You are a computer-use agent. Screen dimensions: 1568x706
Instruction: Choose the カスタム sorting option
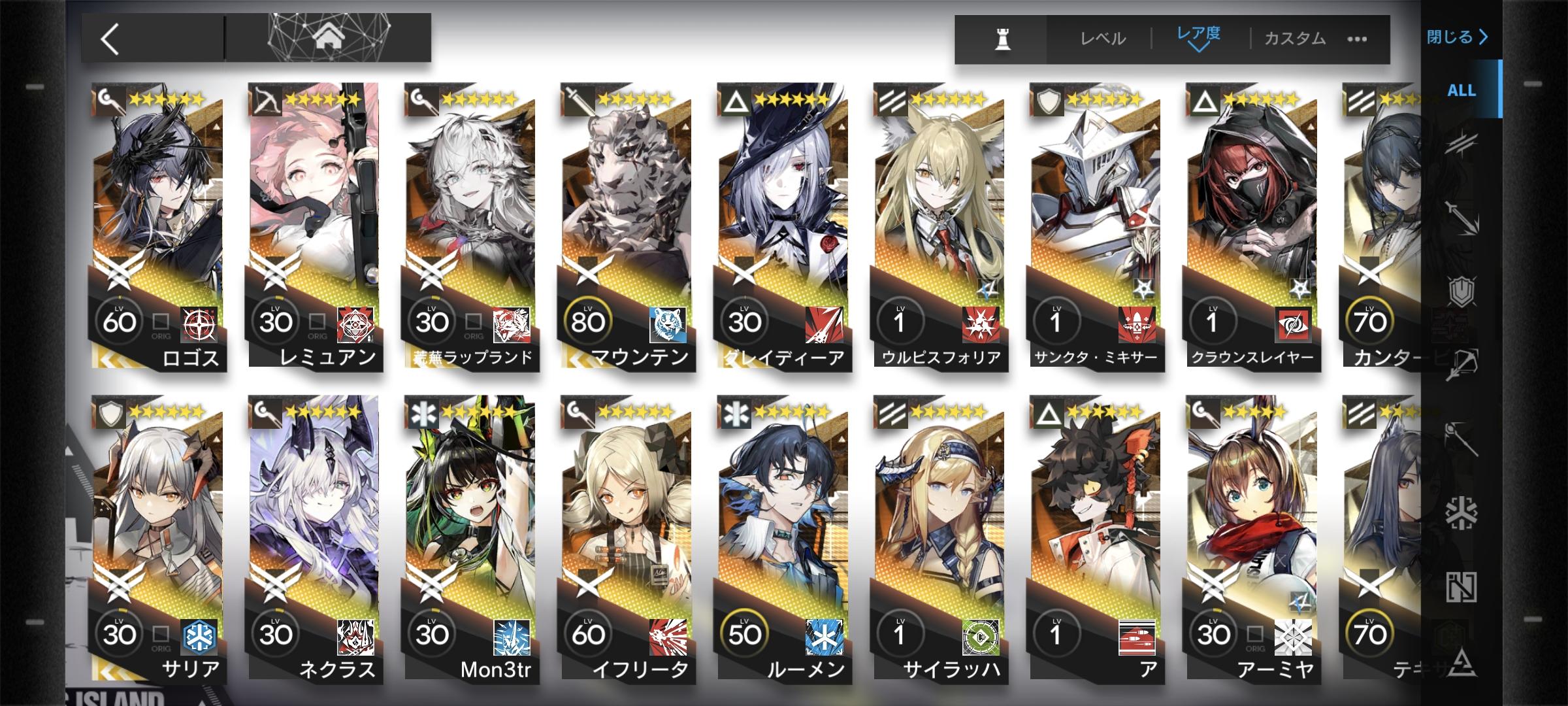tap(1297, 39)
